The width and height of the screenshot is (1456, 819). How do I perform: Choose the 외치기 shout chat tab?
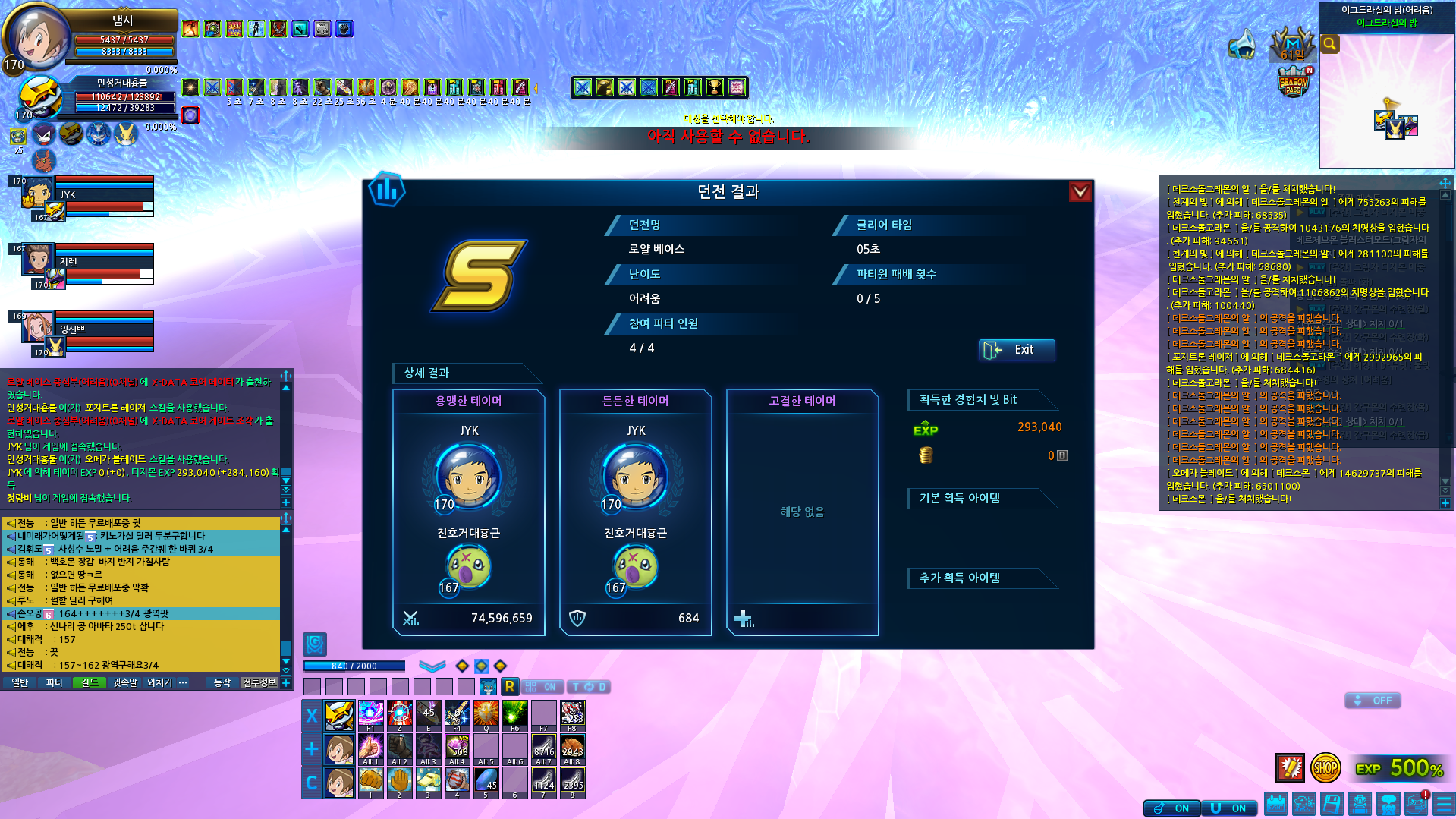pos(159,683)
